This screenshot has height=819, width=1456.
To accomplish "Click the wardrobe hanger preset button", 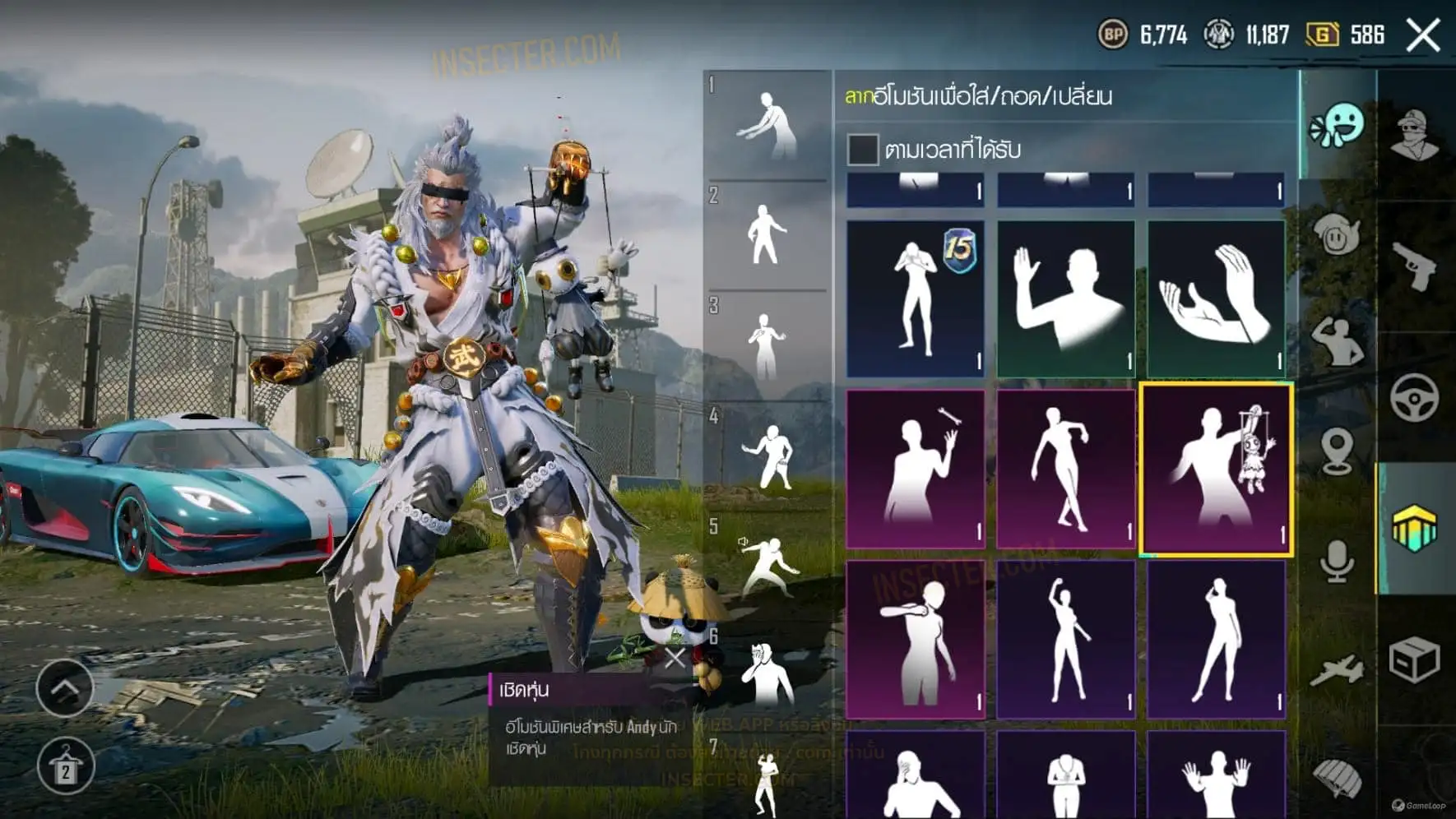I will [x=66, y=767].
